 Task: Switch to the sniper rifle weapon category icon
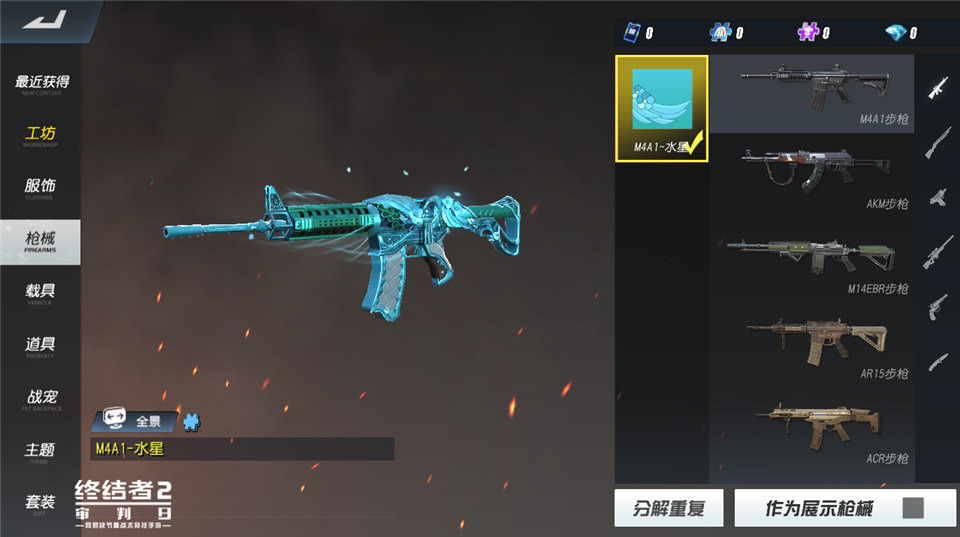(937, 251)
